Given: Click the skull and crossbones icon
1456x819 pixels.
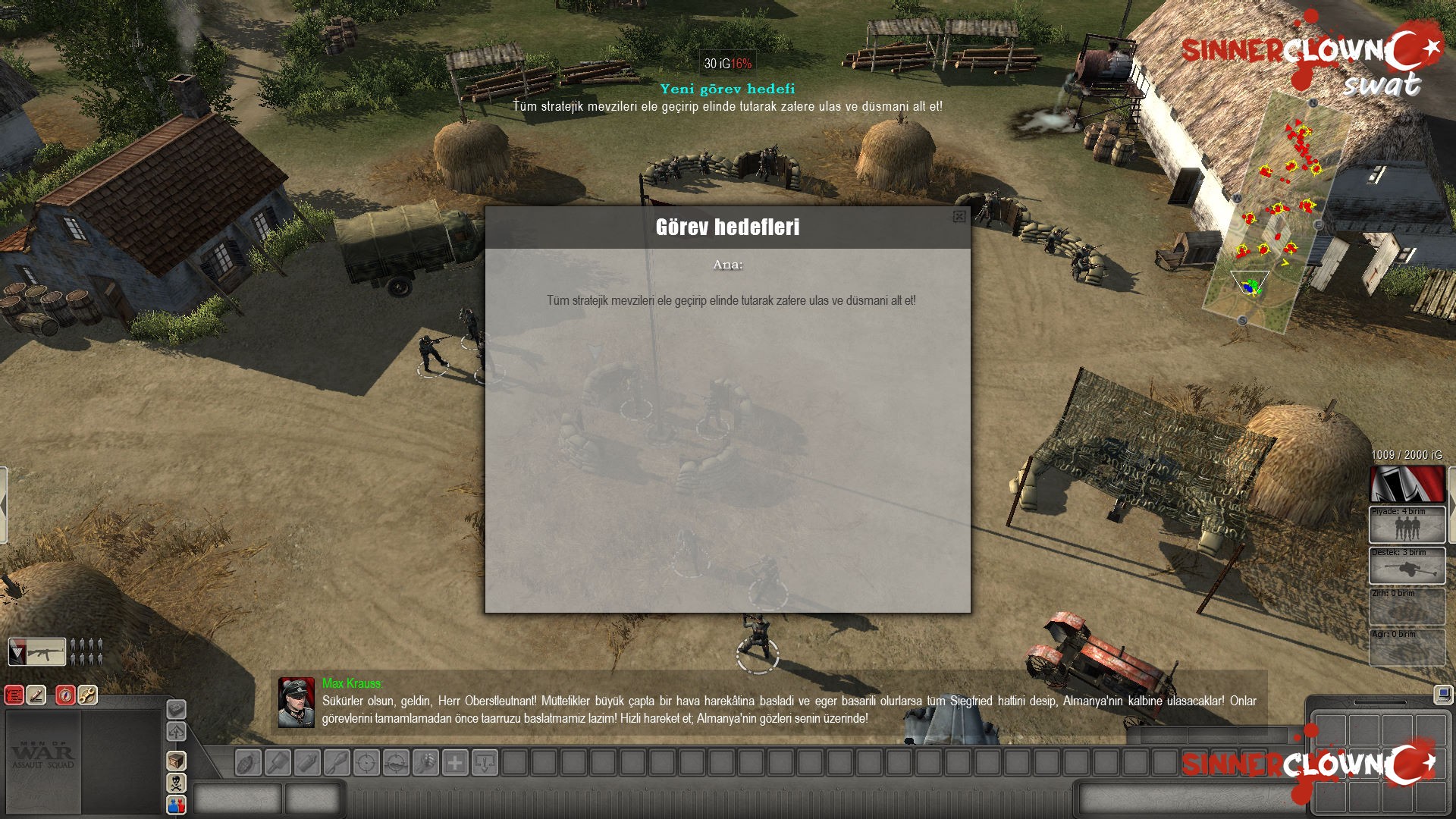Looking at the screenshot, I should 176,783.
